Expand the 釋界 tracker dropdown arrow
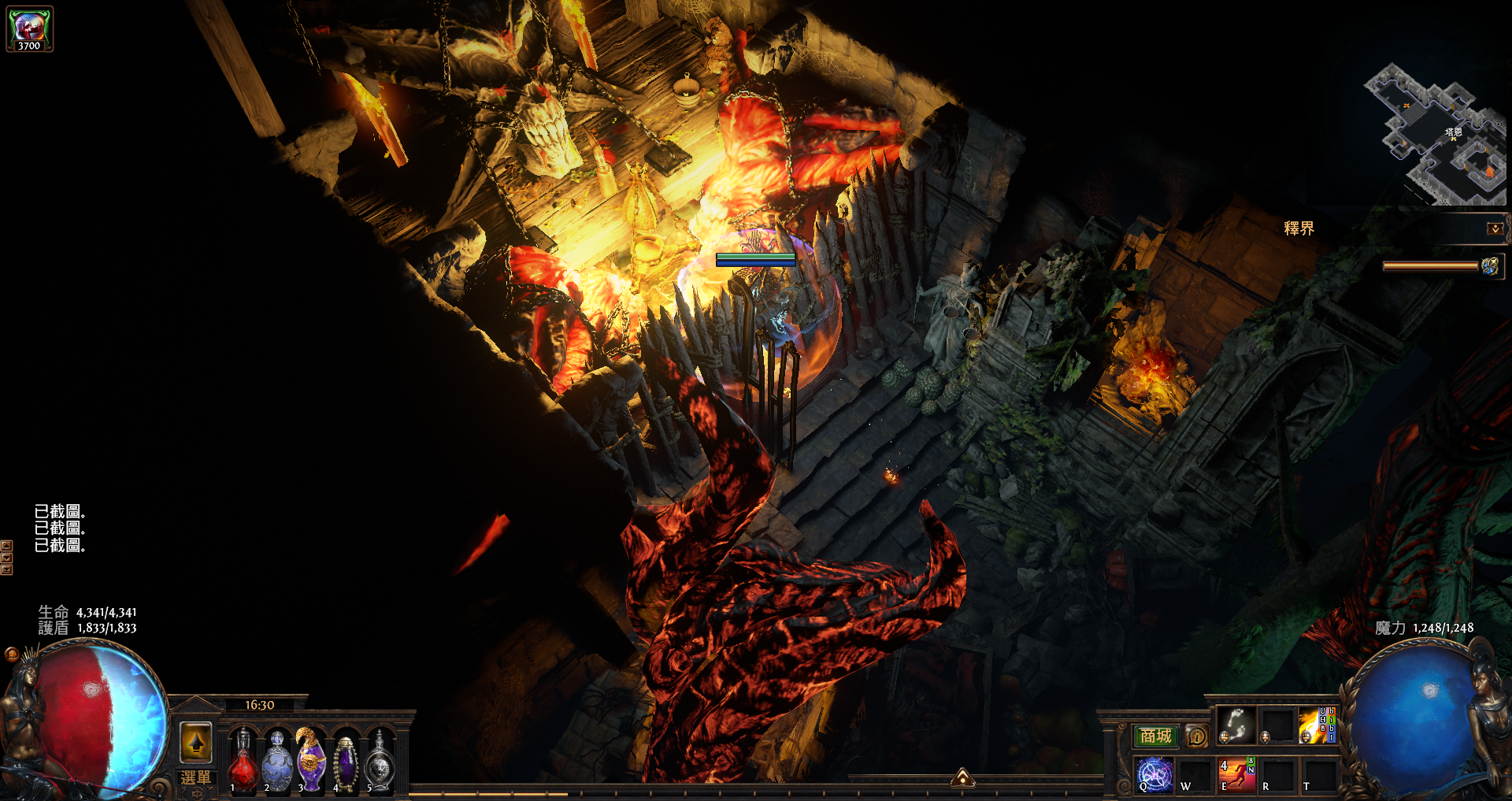The width and height of the screenshot is (1512, 801). coord(1494,228)
